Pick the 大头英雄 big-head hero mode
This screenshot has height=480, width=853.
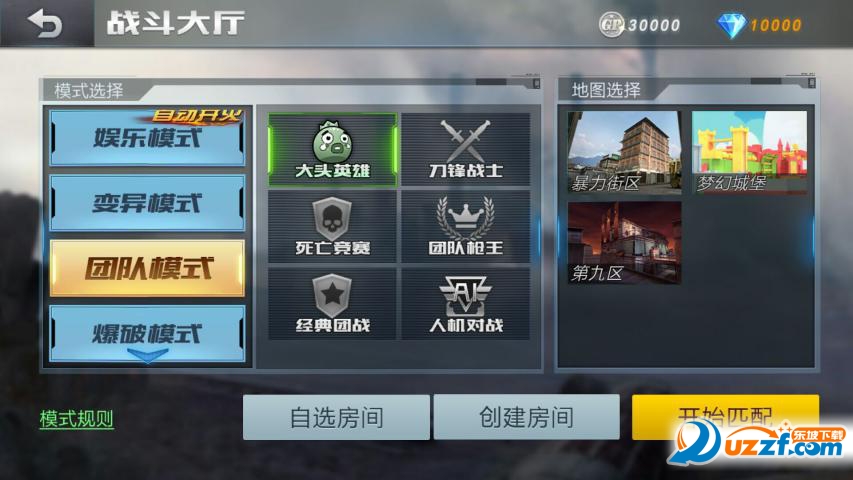click(x=332, y=150)
